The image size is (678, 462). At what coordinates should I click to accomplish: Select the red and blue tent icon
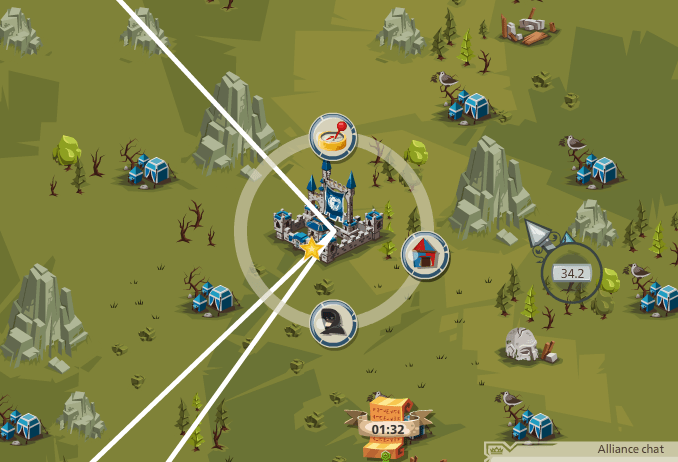click(425, 256)
